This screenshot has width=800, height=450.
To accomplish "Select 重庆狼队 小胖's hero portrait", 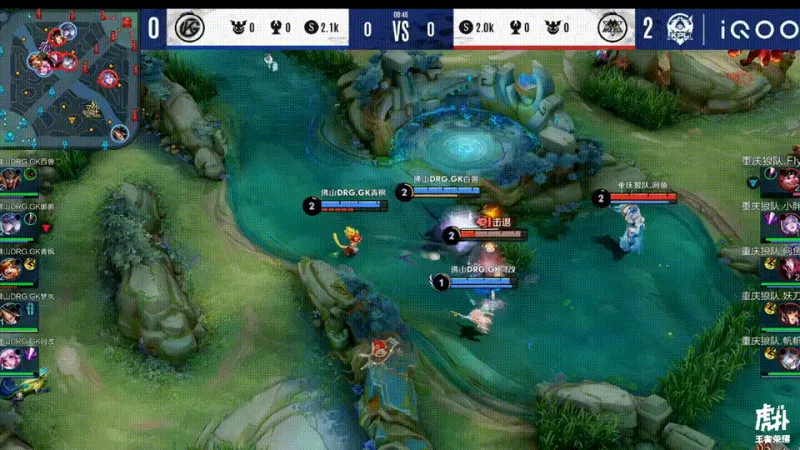I will point(789,224).
